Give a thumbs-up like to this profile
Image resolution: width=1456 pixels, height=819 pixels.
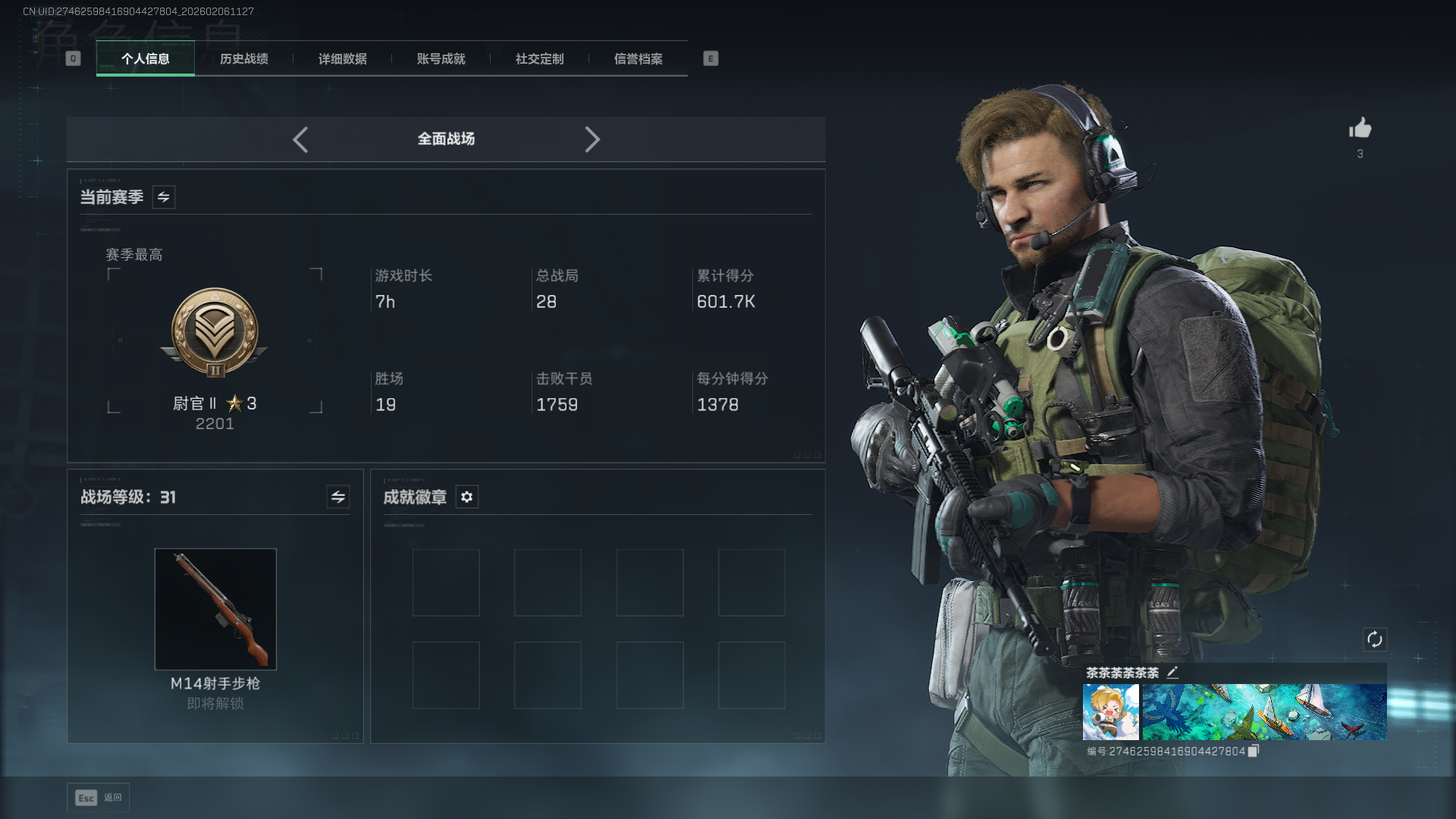(x=1360, y=128)
